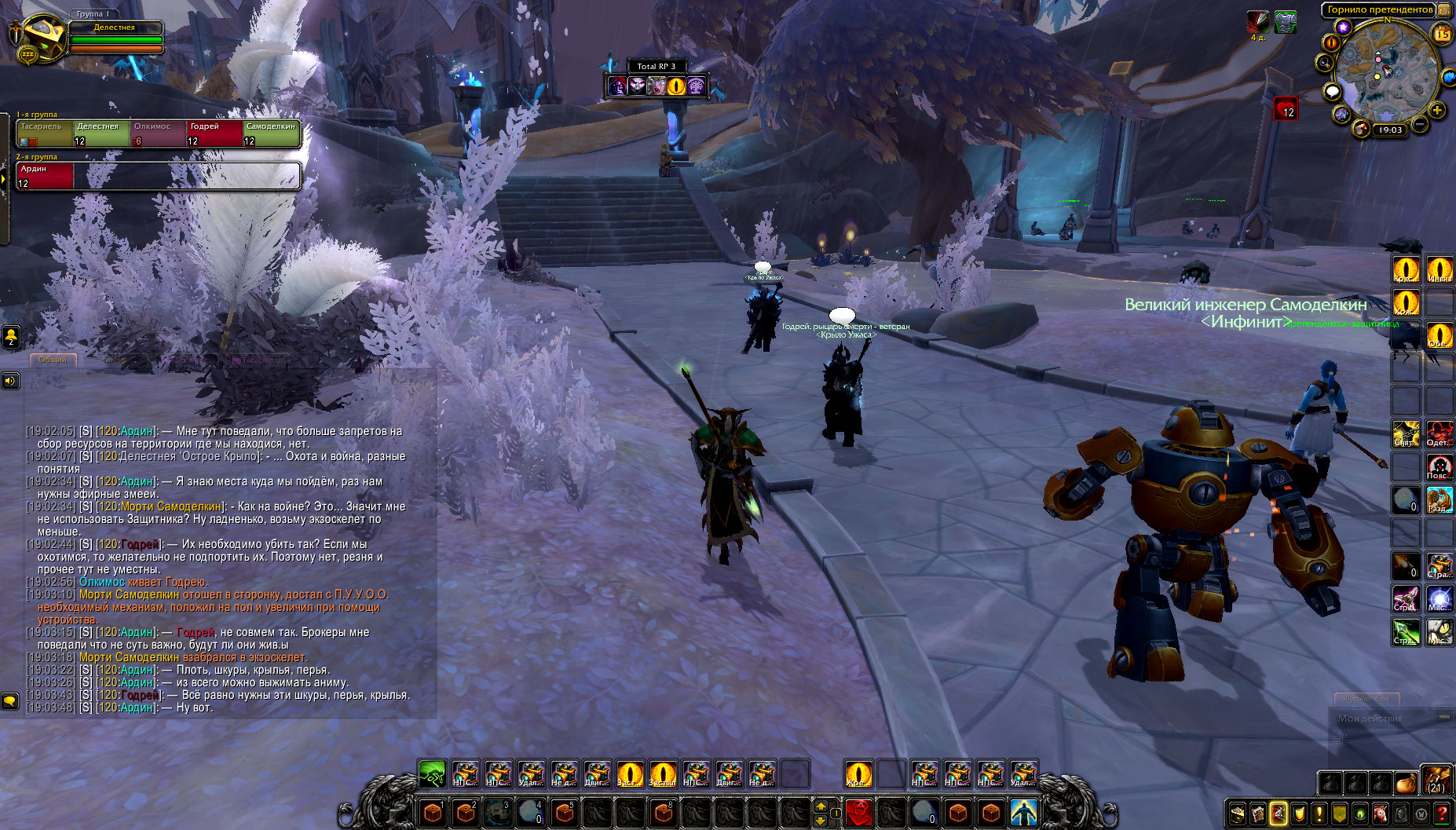Toggle the minimap tracking magnifier button
The height and width of the screenshot is (830, 1456).
[x=1326, y=63]
